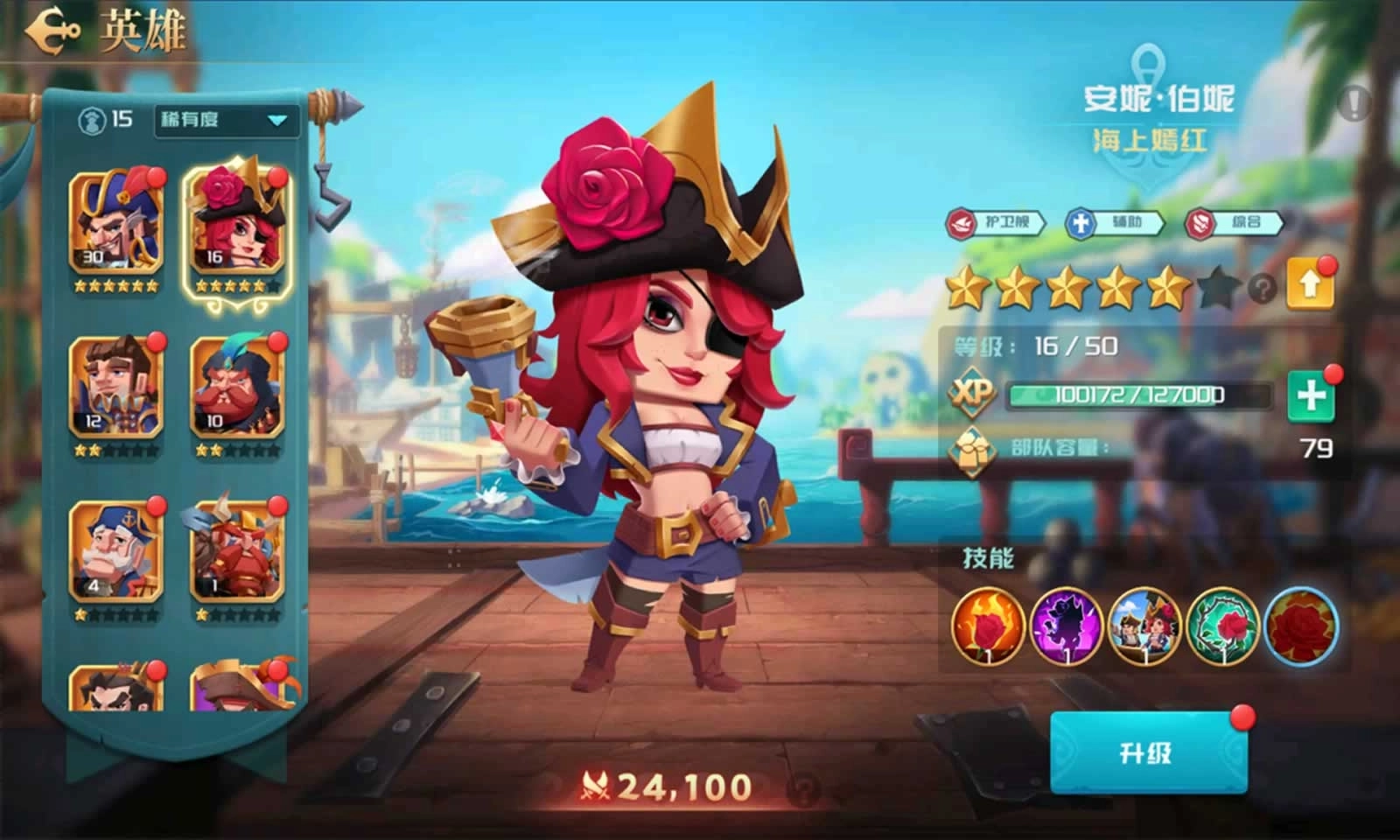View the purple shadow silhouette skill
This screenshot has width=1400, height=840.
(1066, 626)
